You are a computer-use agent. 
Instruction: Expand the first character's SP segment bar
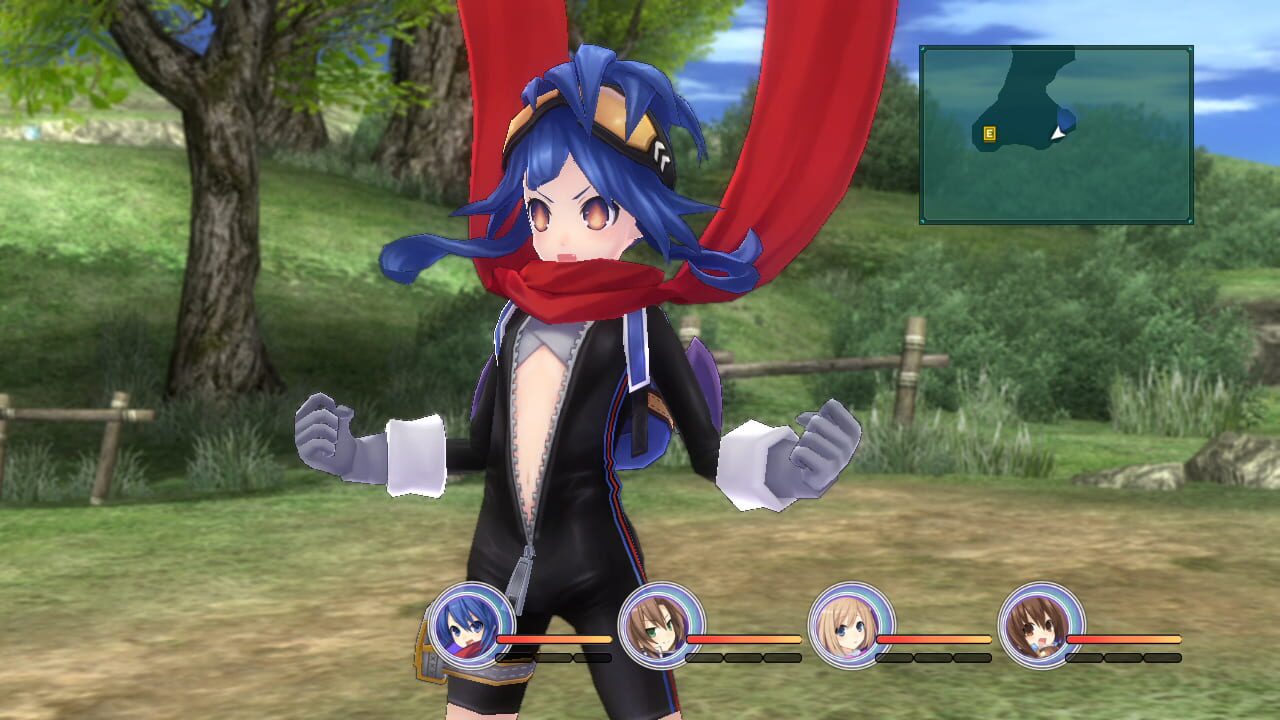coord(551,656)
